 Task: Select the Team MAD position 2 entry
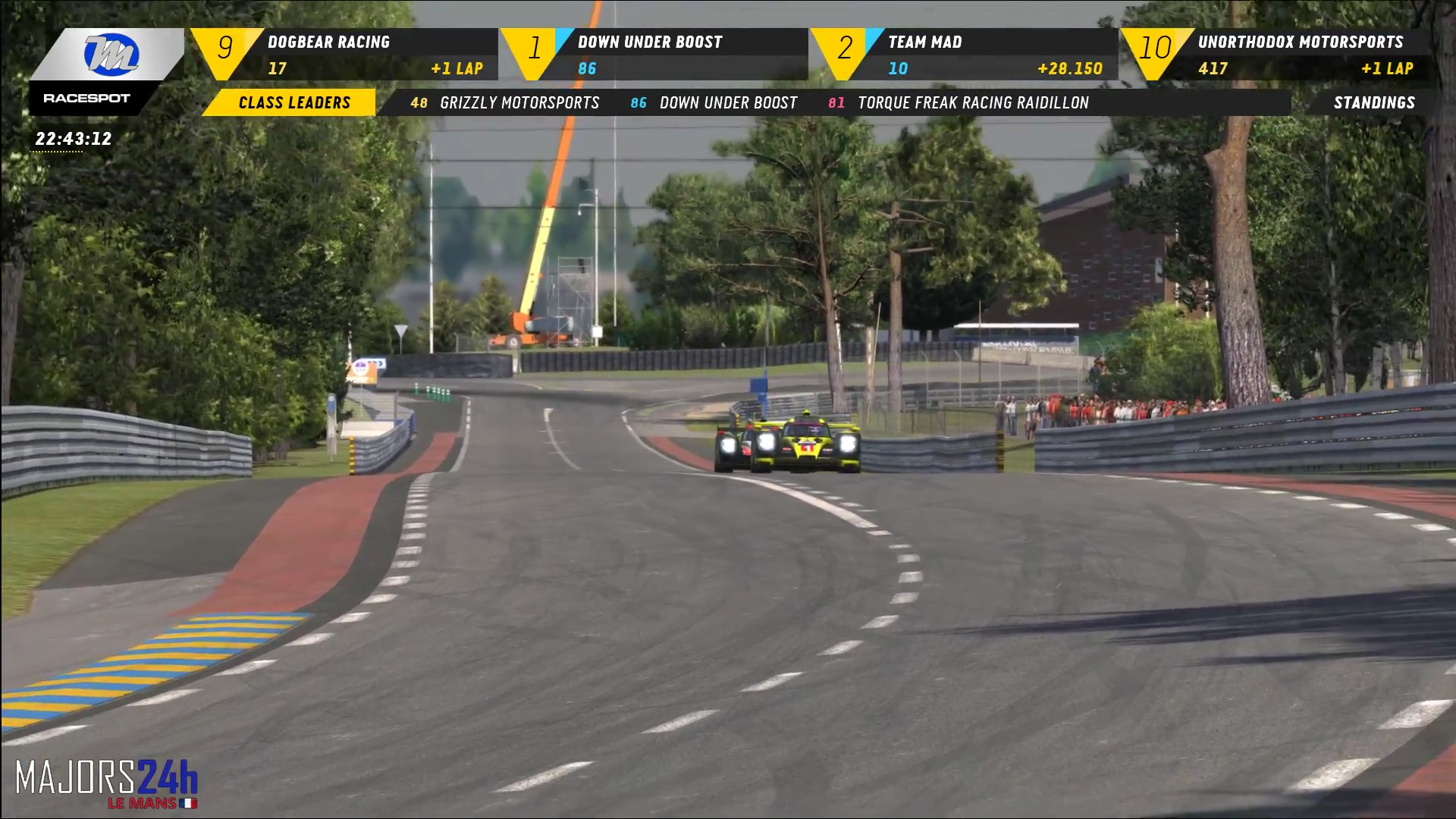[965, 55]
